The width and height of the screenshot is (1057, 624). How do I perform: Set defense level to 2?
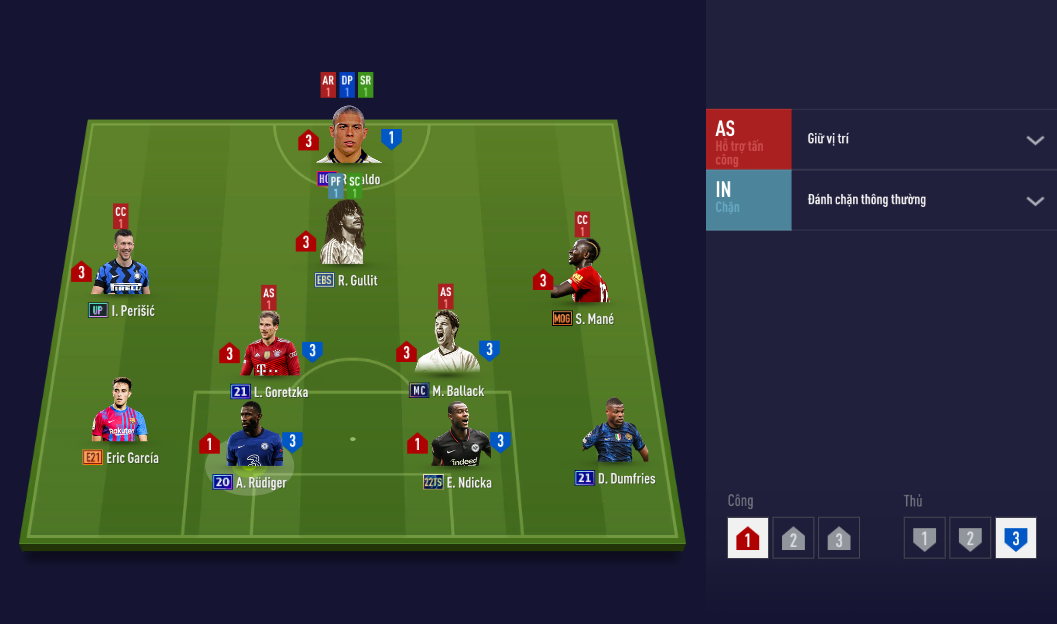point(969,538)
